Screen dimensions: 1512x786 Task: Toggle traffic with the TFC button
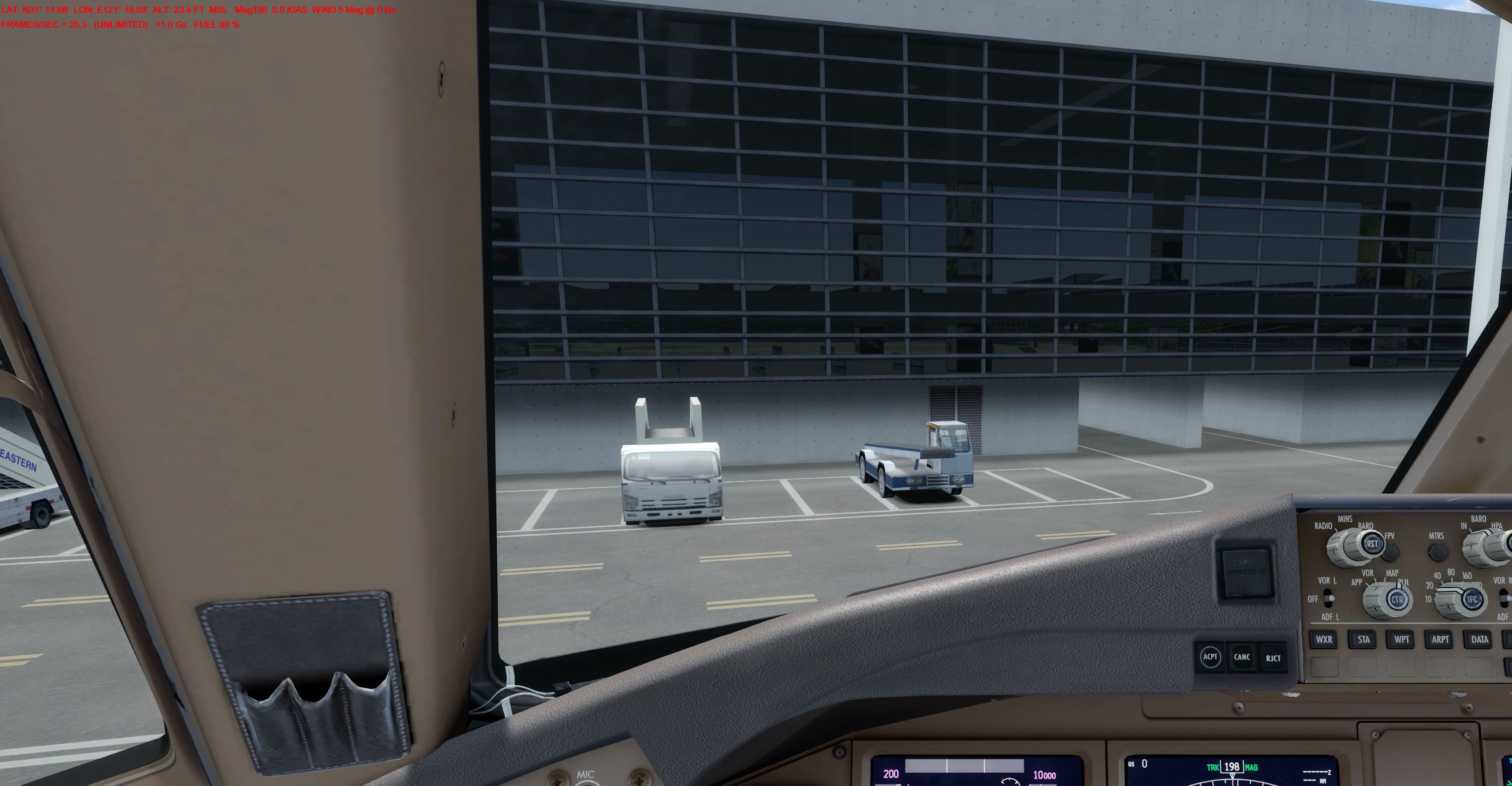point(1472,599)
